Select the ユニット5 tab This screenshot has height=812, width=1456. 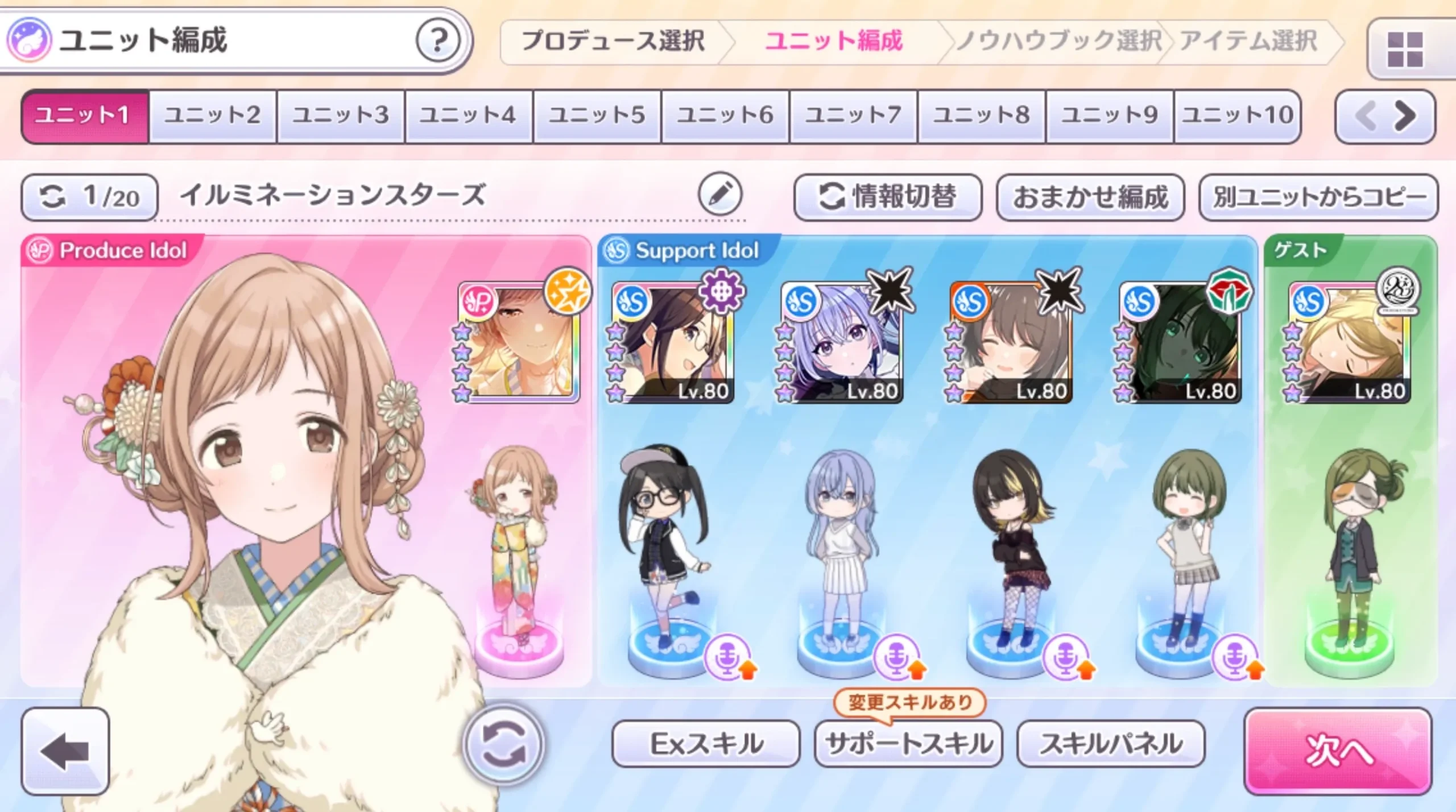point(597,115)
